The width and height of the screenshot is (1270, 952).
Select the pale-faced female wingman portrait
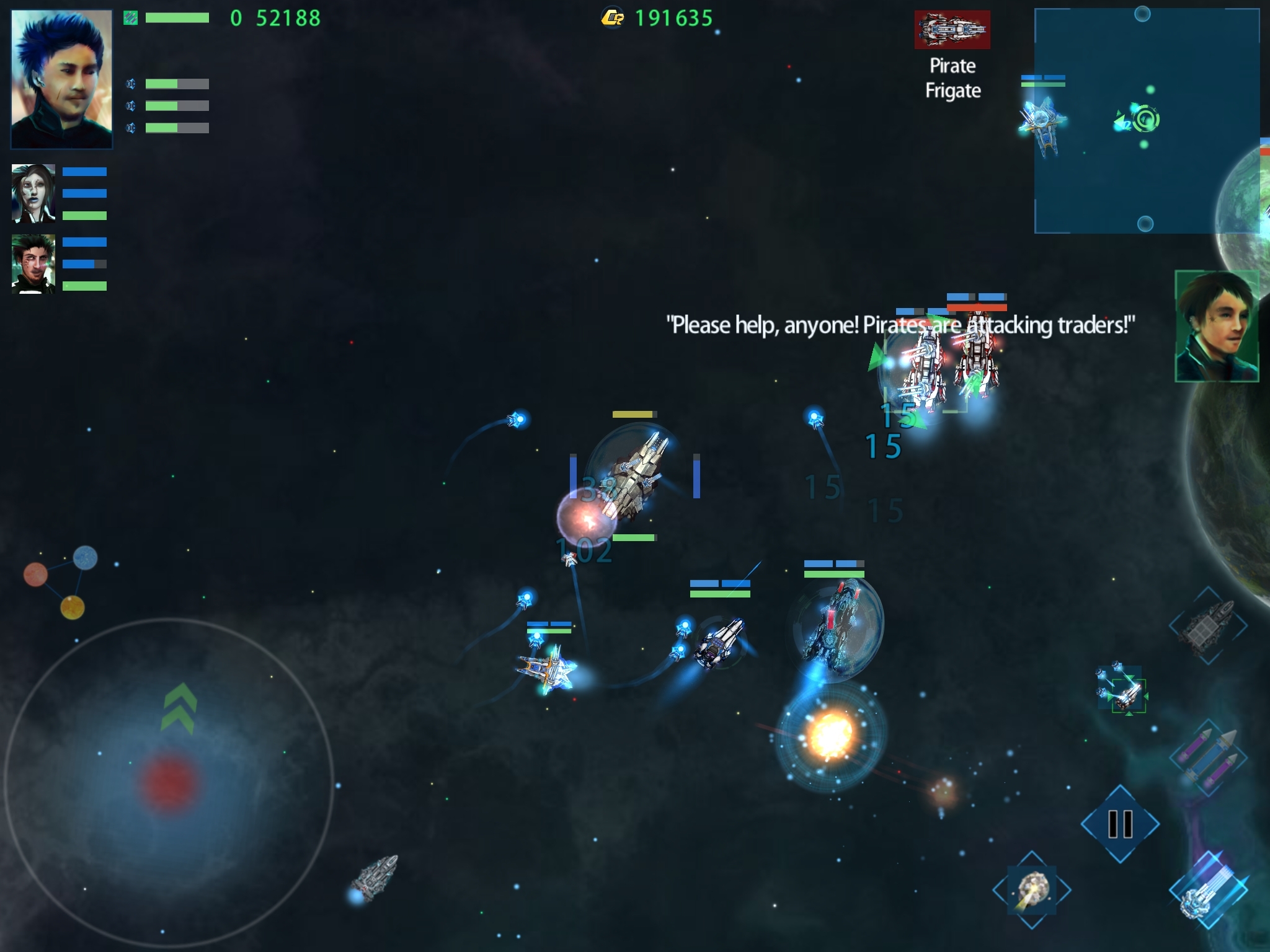(33, 193)
